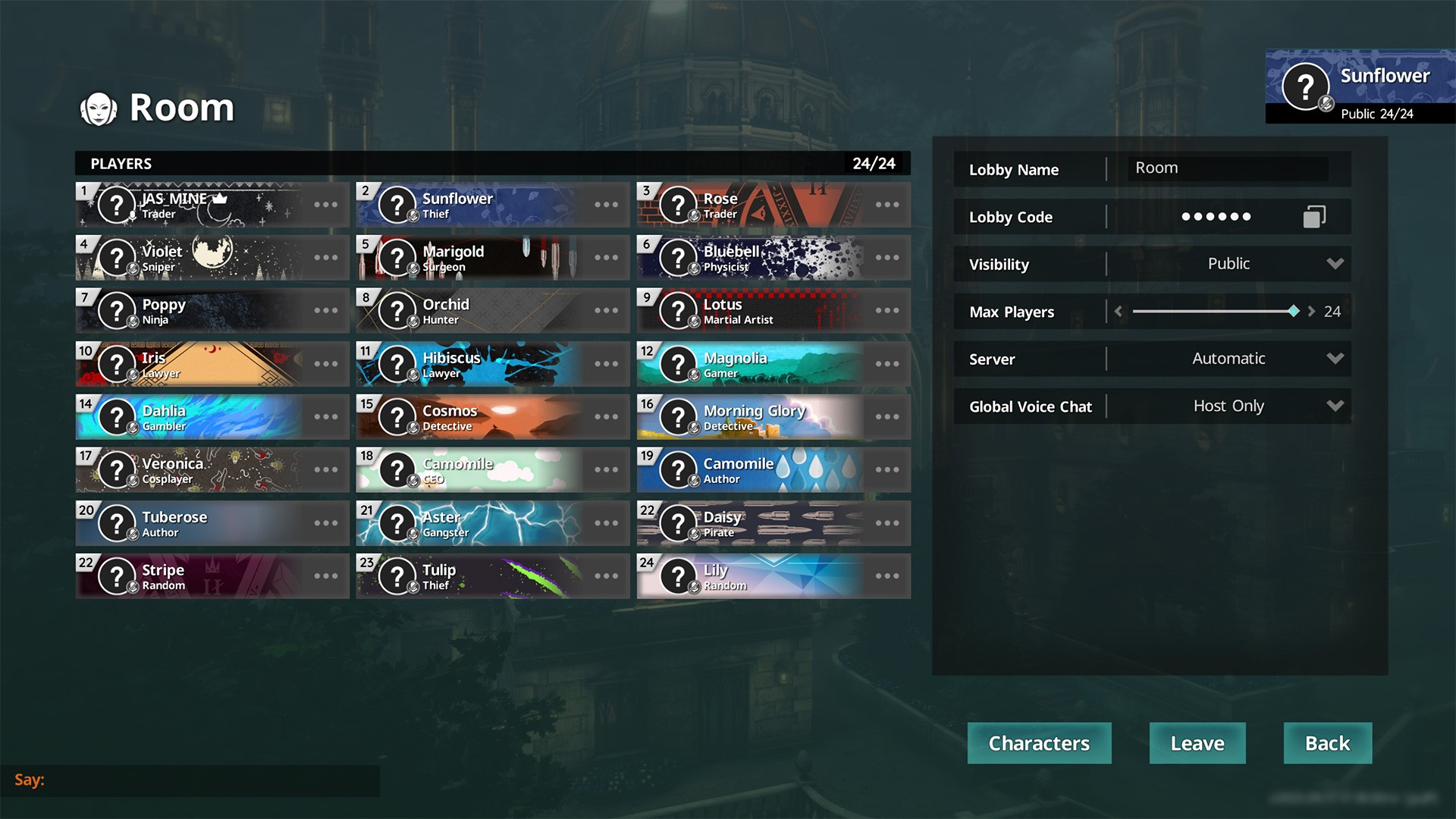Screen dimensions: 1456x819
Task: Open the options menu for Hibiscus
Action: [607, 364]
